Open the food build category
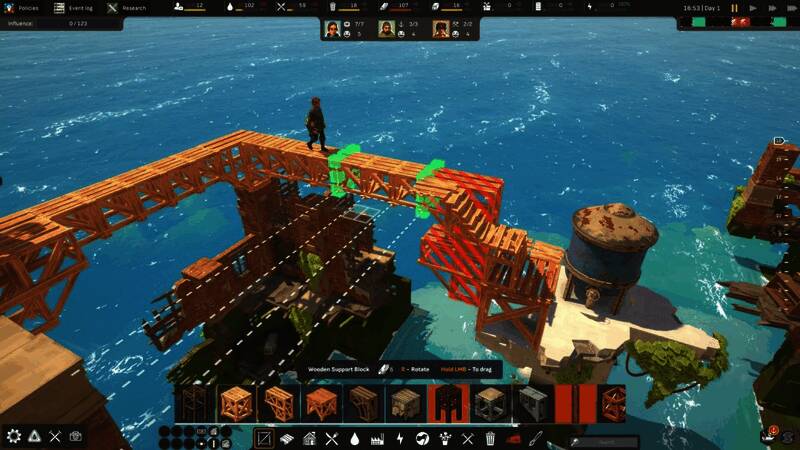 pos(332,438)
